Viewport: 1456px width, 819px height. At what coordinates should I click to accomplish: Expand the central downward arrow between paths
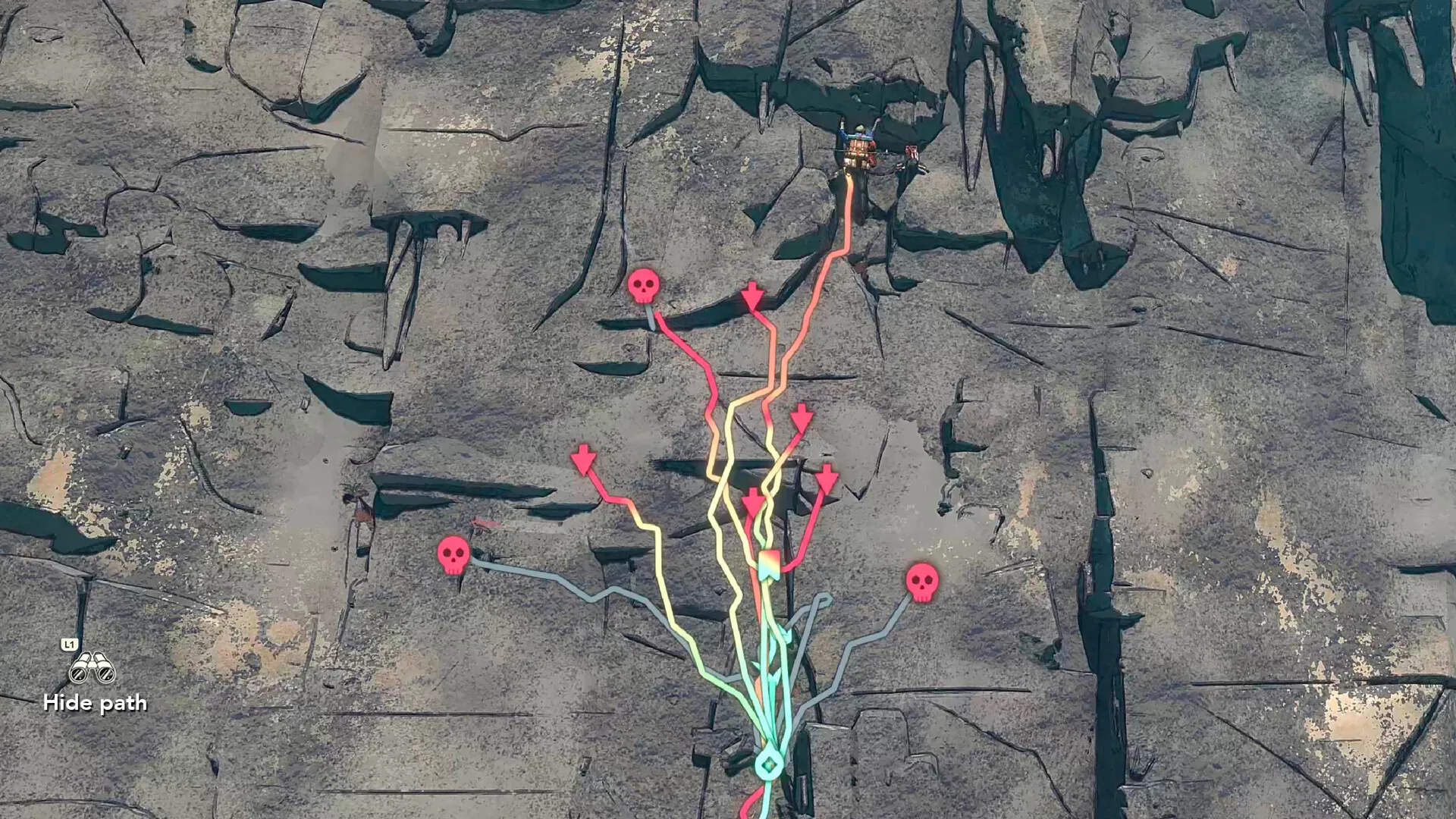pos(753,500)
